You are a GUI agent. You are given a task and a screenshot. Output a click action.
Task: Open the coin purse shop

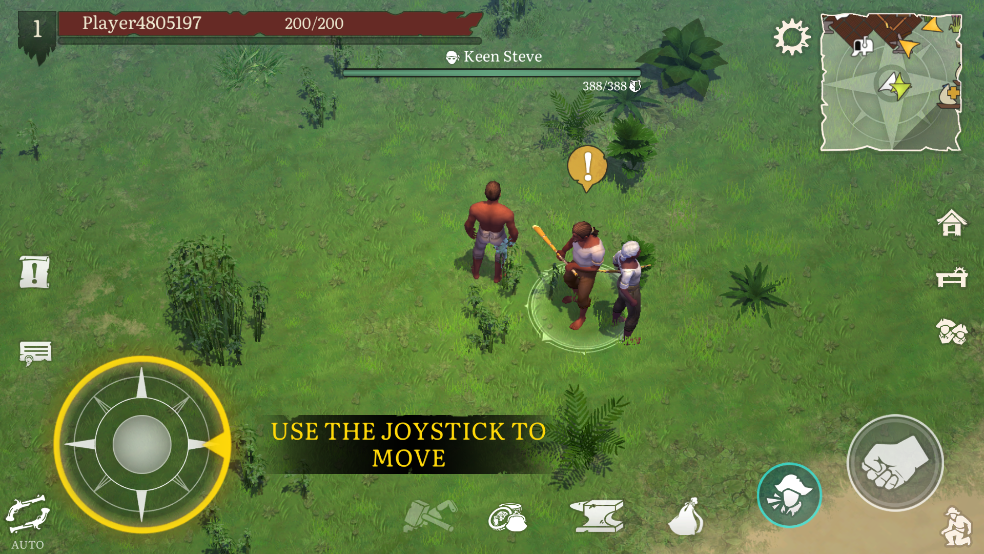coord(508,516)
